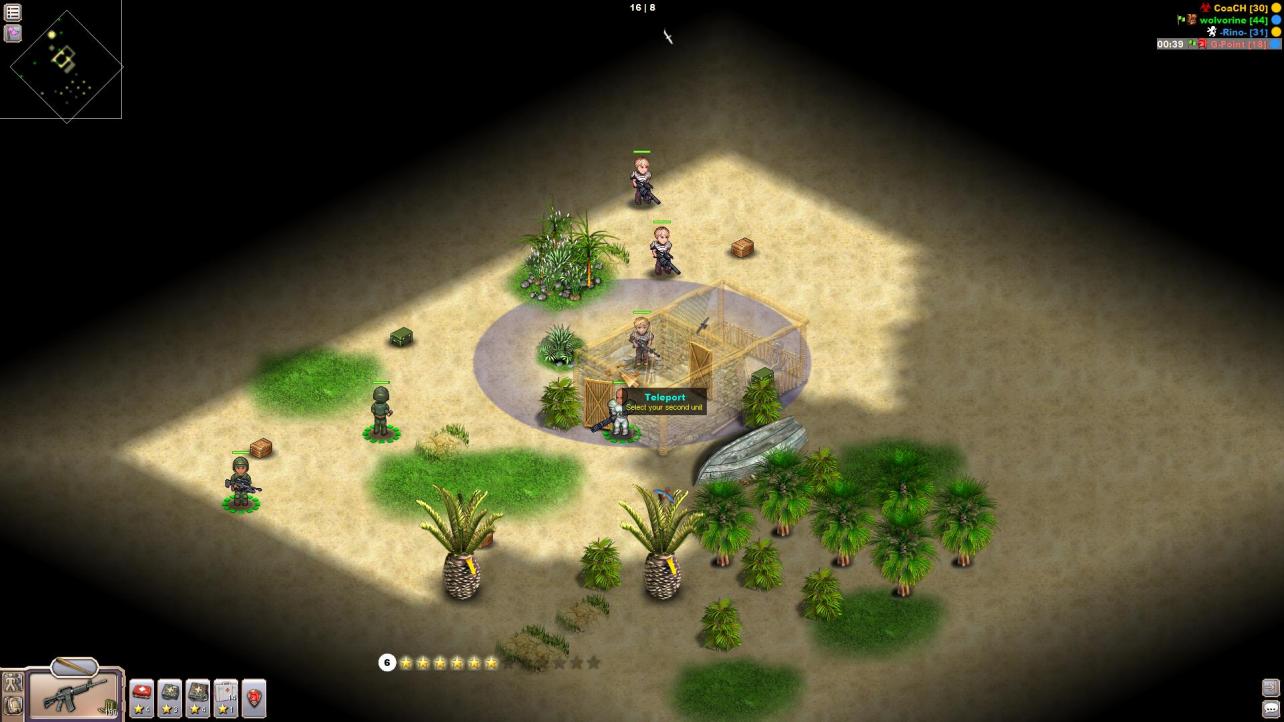1284x722 pixels.
Task: Open the helmet equipment icon
Action: [x=13, y=706]
